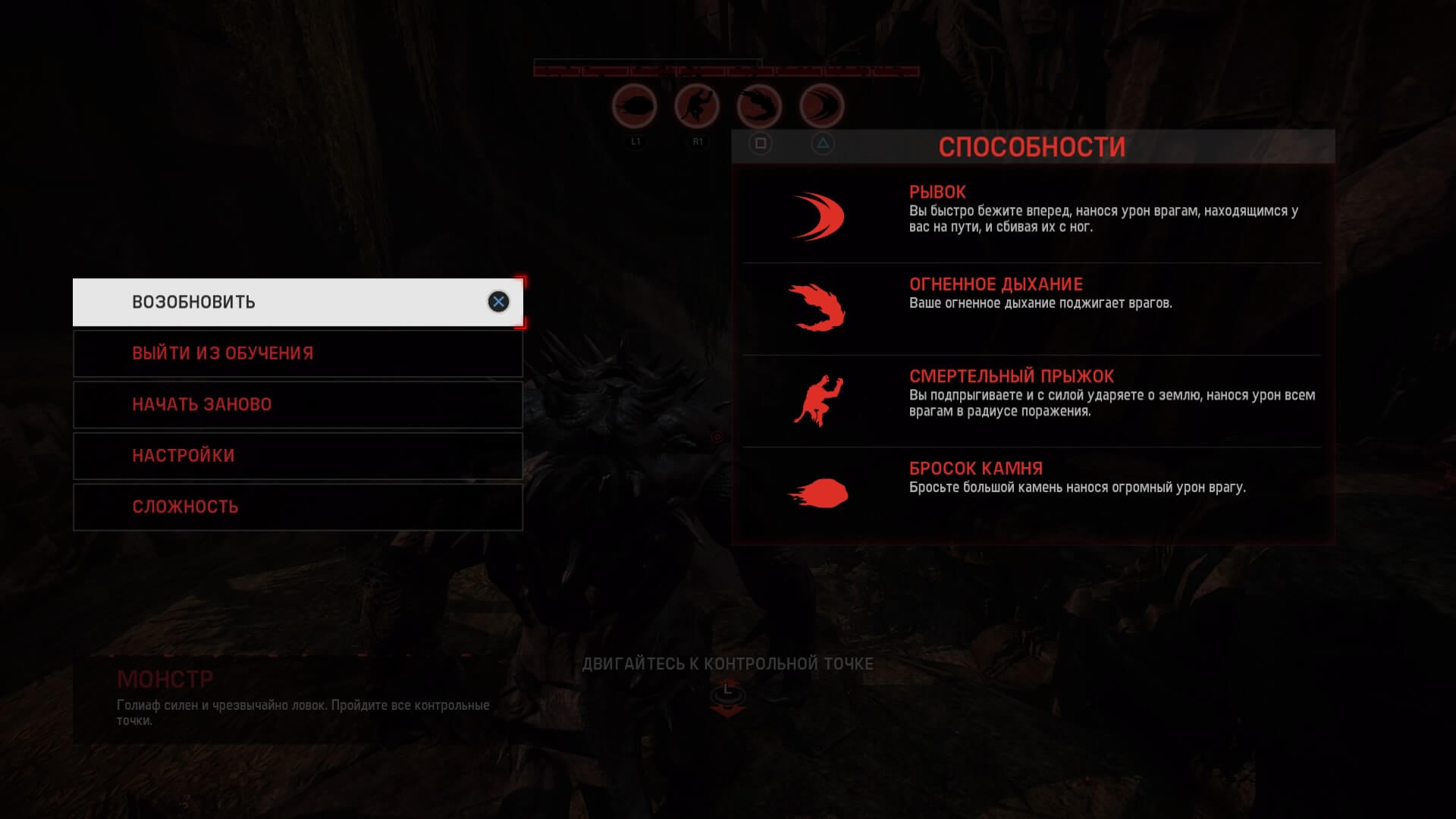Viewport: 1456px width, 819px height.
Task: Click the rock throw HUD ability icon
Action: 634,106
